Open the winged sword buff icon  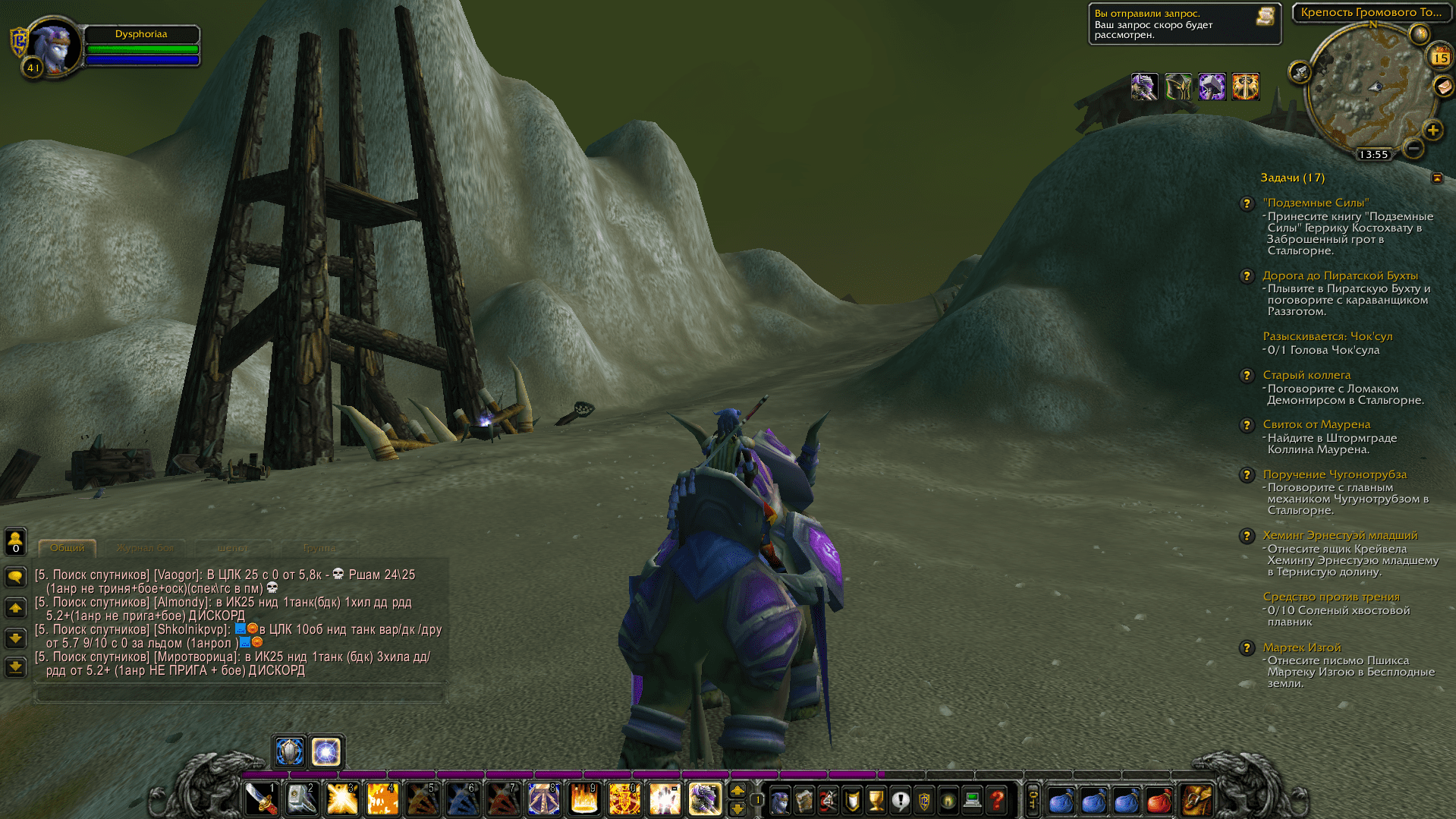(x=1245, y=87)
